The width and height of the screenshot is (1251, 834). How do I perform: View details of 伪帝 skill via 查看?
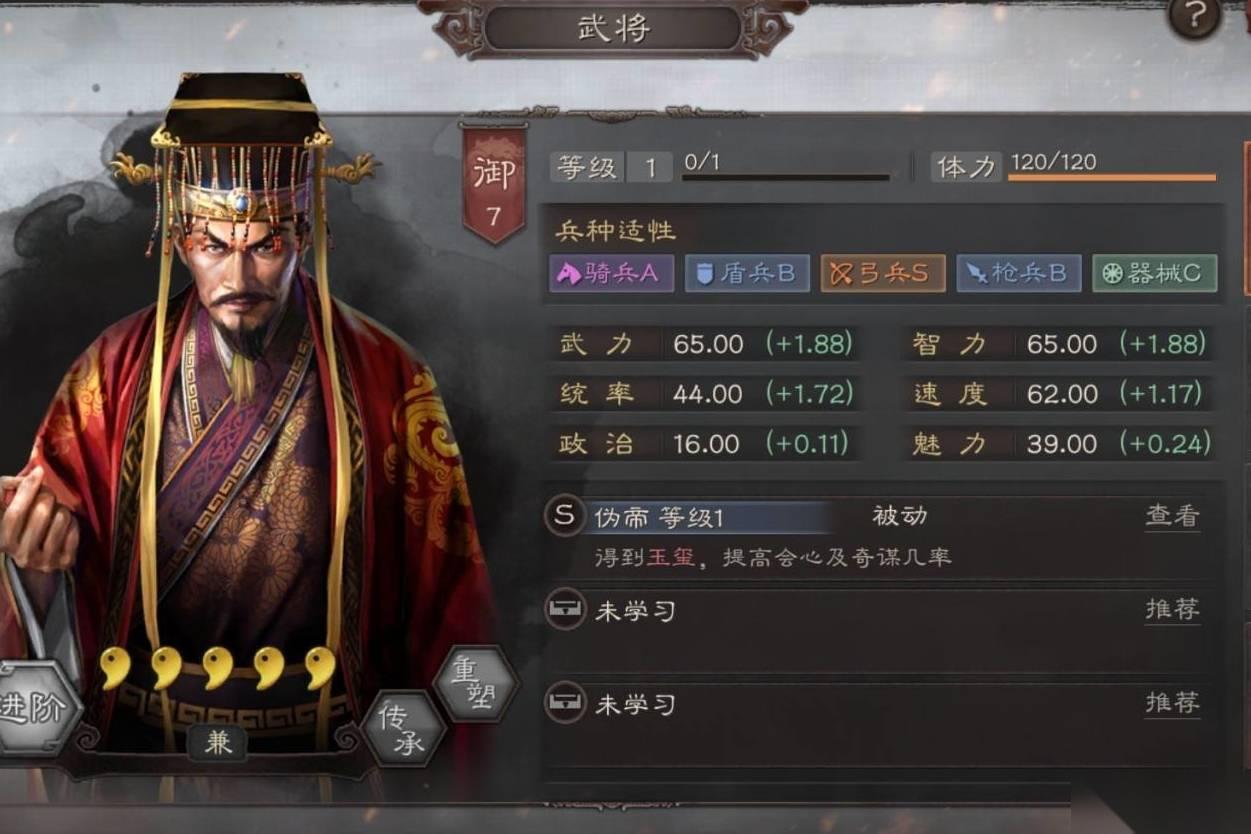(x=1172, y=516)
